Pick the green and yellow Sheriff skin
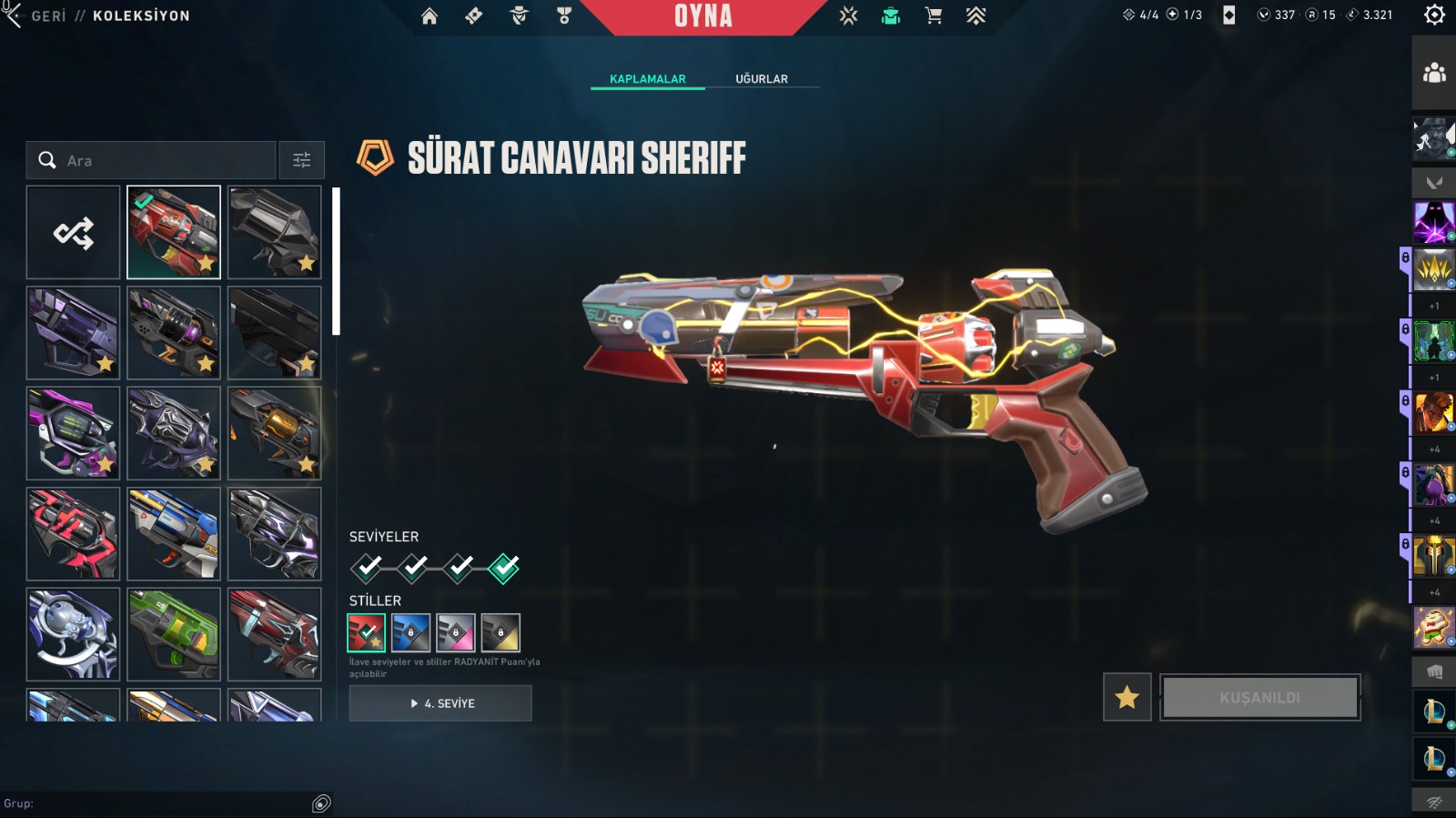The height and width of the screenshot is (818, 1456). pos(174,634)
